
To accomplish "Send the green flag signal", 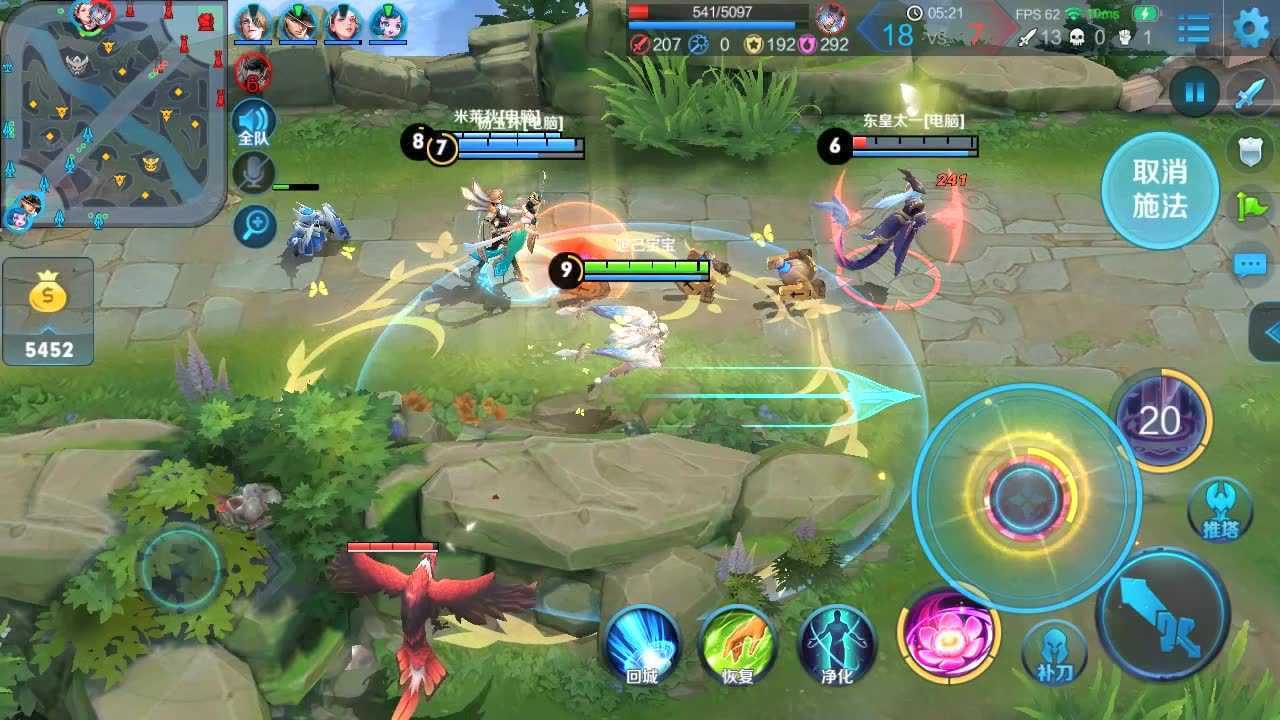I will click(1250, 206).
